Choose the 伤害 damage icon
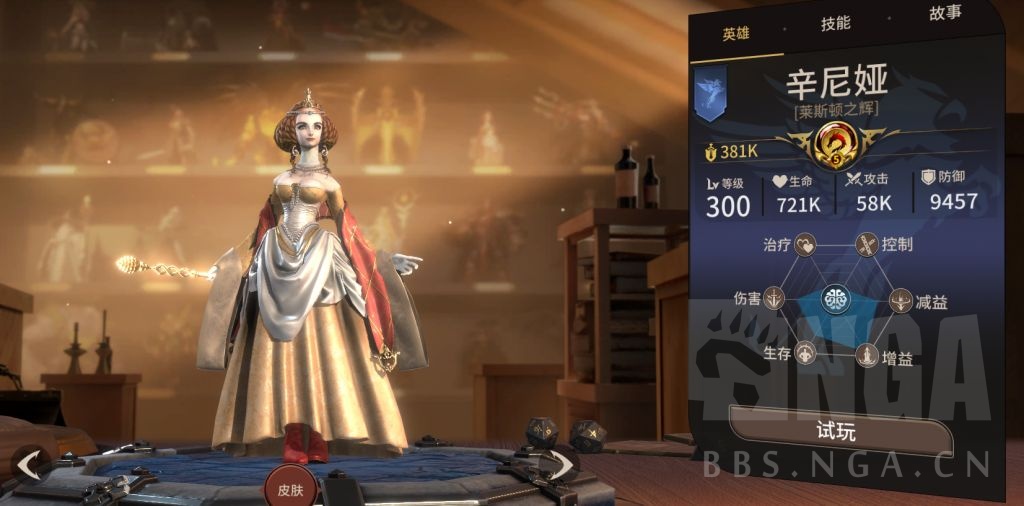Image resolution: width=1024 pixels, height=506 pixels. (x=775, y=298)
